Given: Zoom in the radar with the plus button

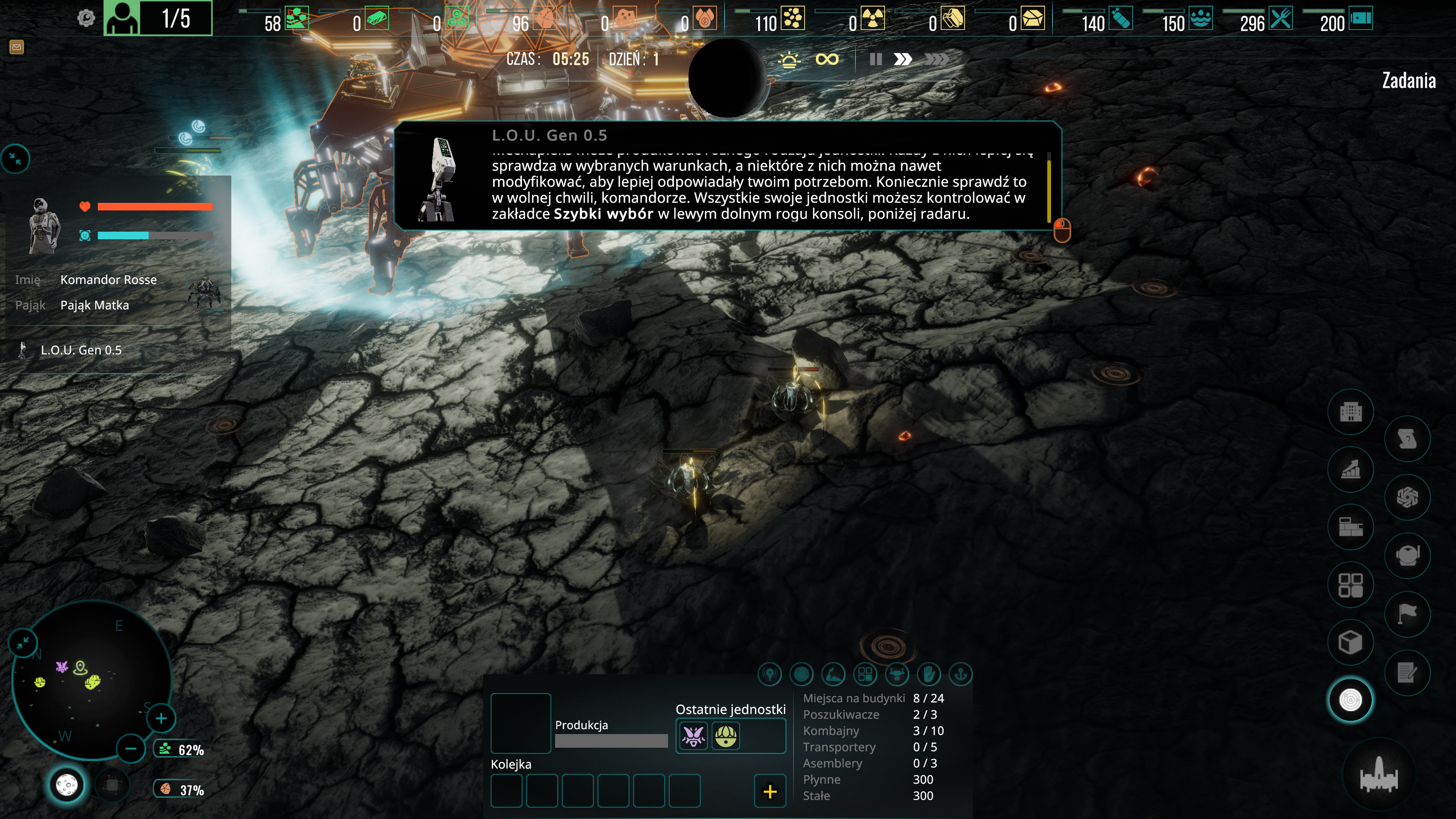Looking at the screenshot, I should [x=161, y=719].
